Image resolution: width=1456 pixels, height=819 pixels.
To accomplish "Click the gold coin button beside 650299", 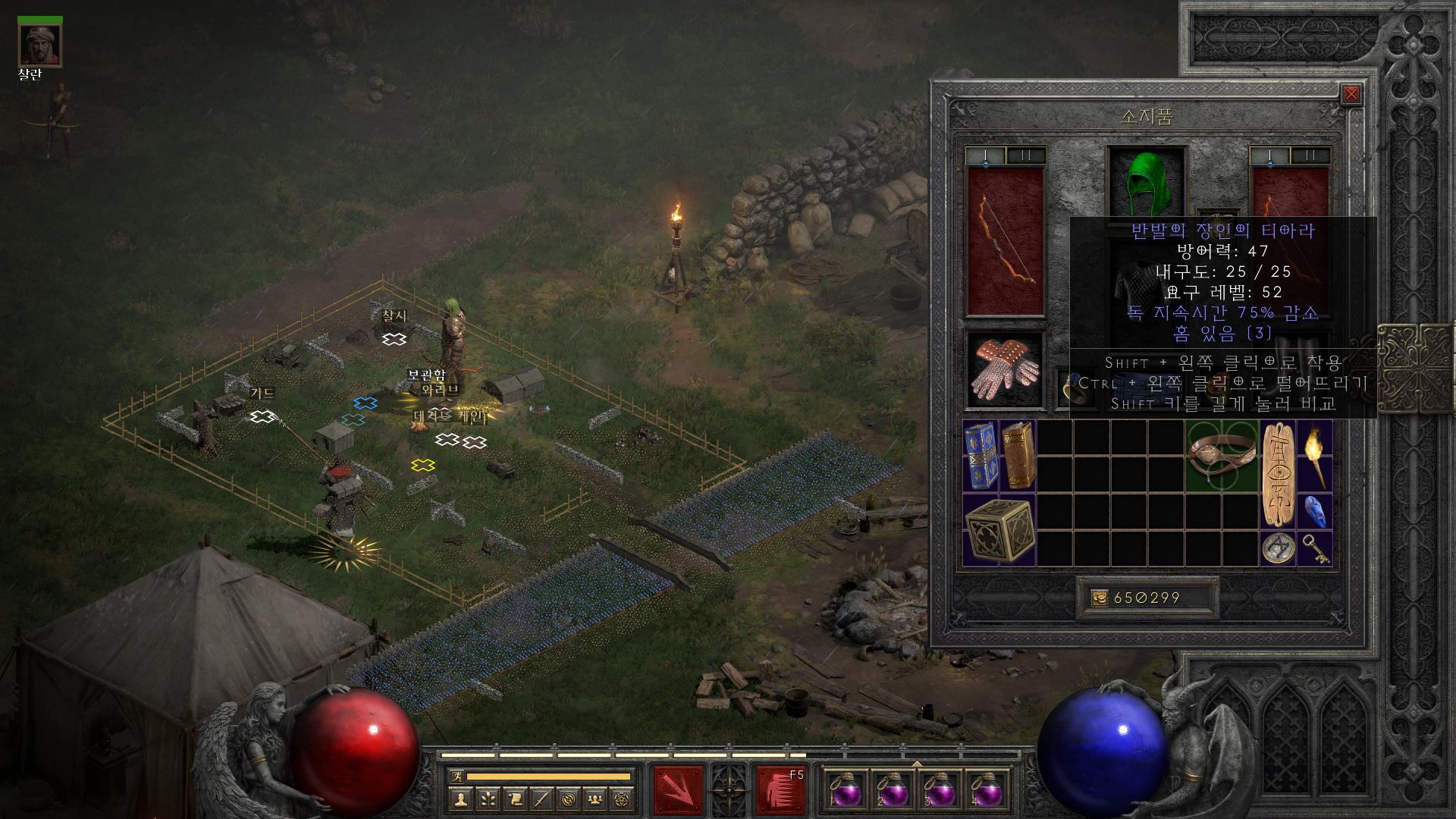I will point(1099,598).
